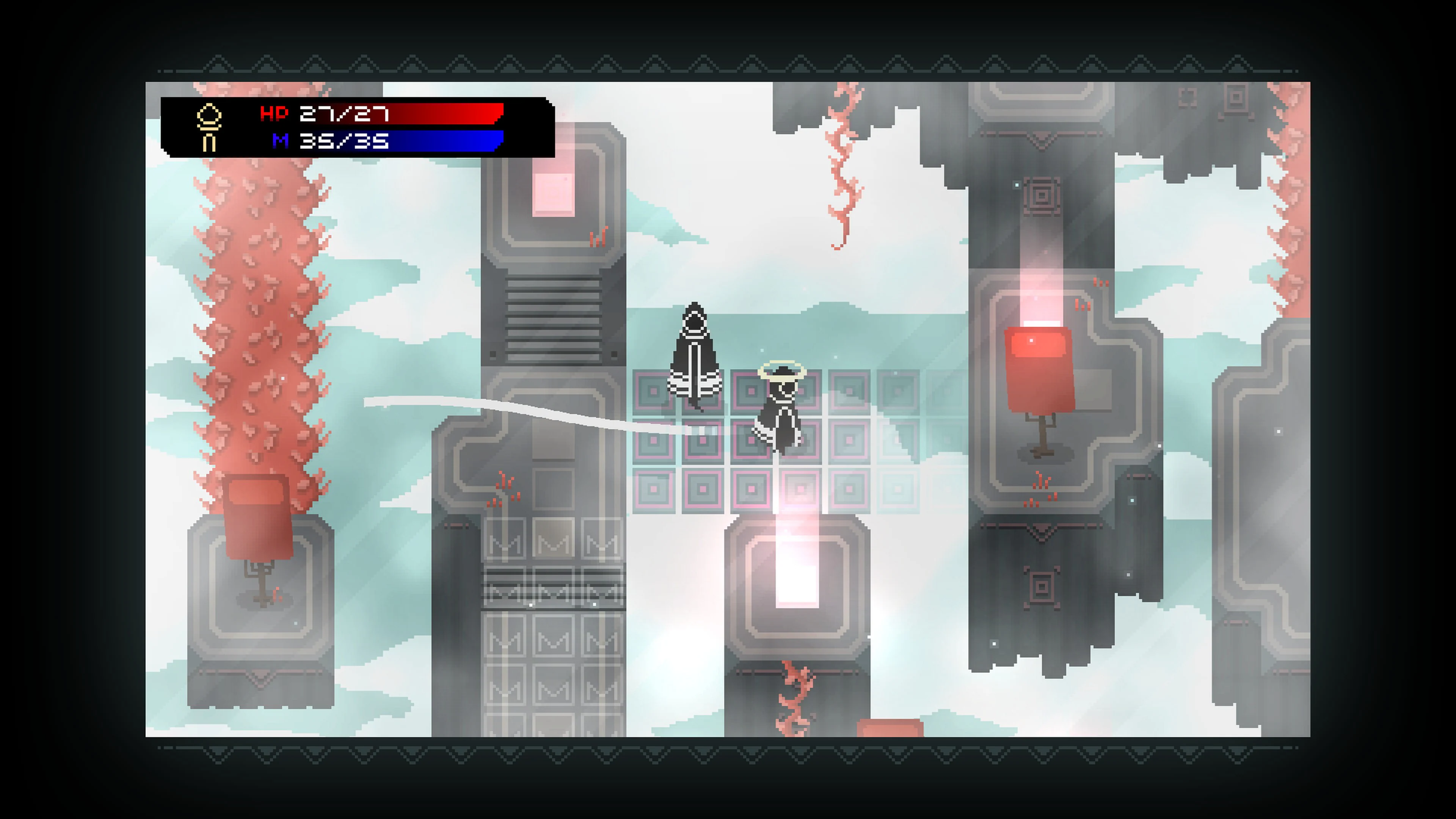The width and height of the screenshot is (1456, 819).
Task: Select the halo-wearing player character
Action: [x=783, y=407]
